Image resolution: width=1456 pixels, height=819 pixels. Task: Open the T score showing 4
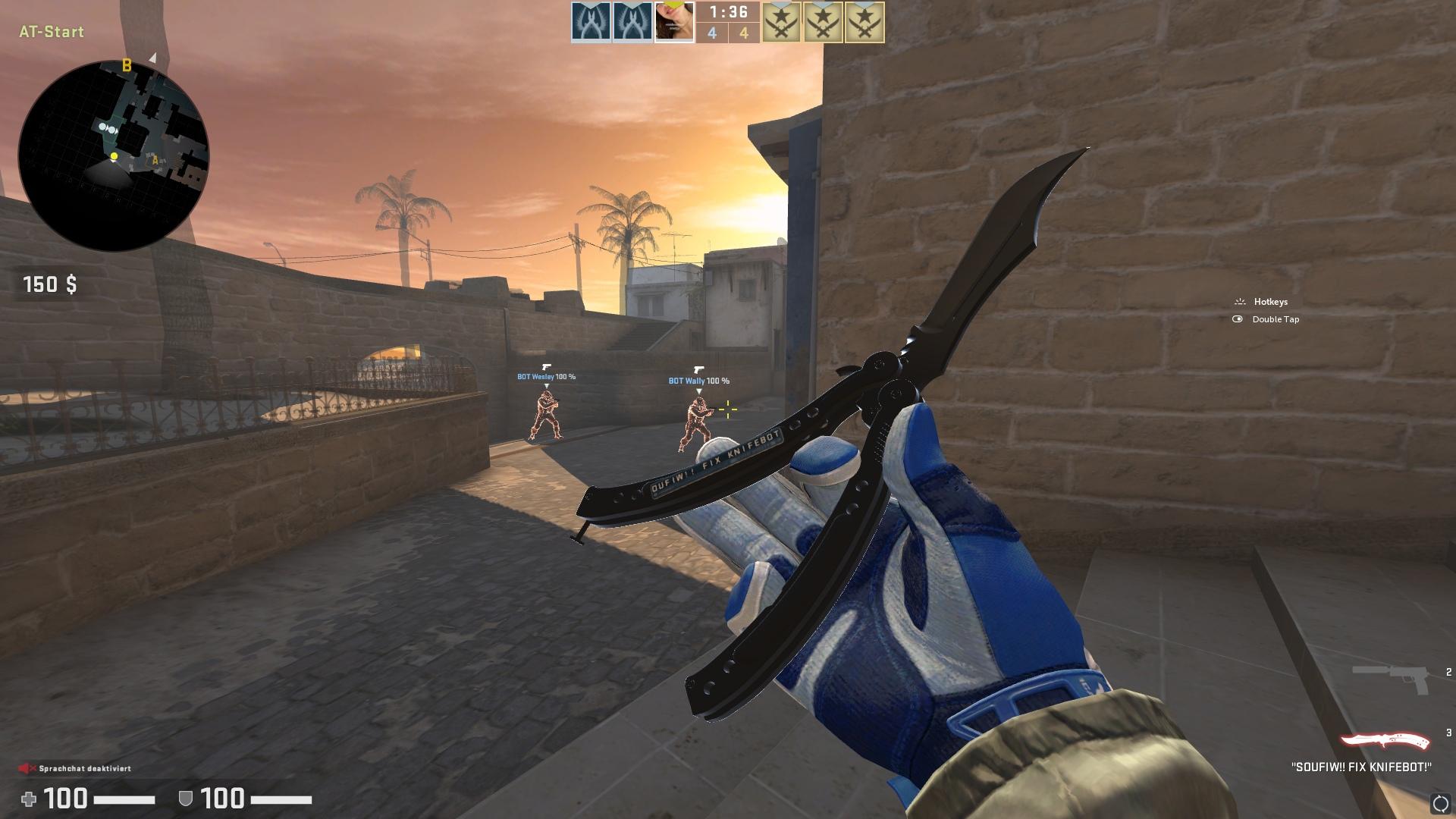click(x=744, y=33)
